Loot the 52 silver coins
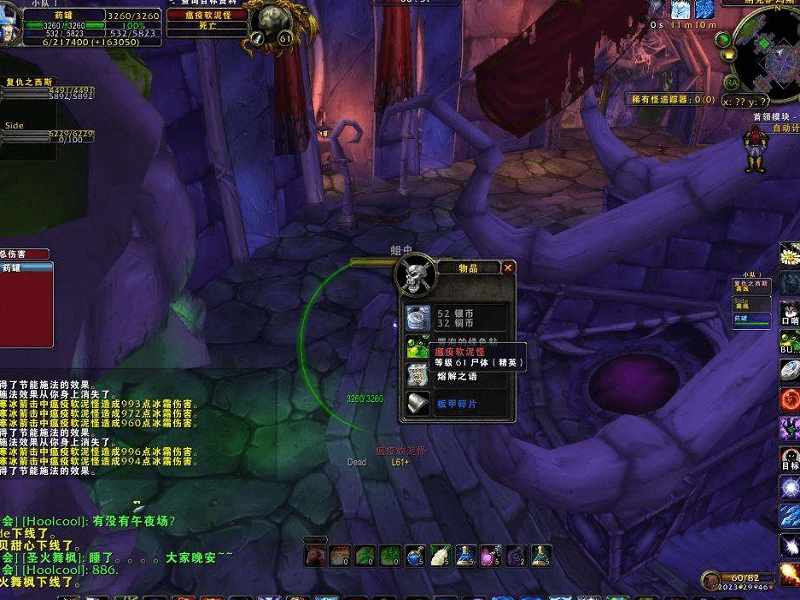Screen dimensions: 800x600 pos(418,317)
